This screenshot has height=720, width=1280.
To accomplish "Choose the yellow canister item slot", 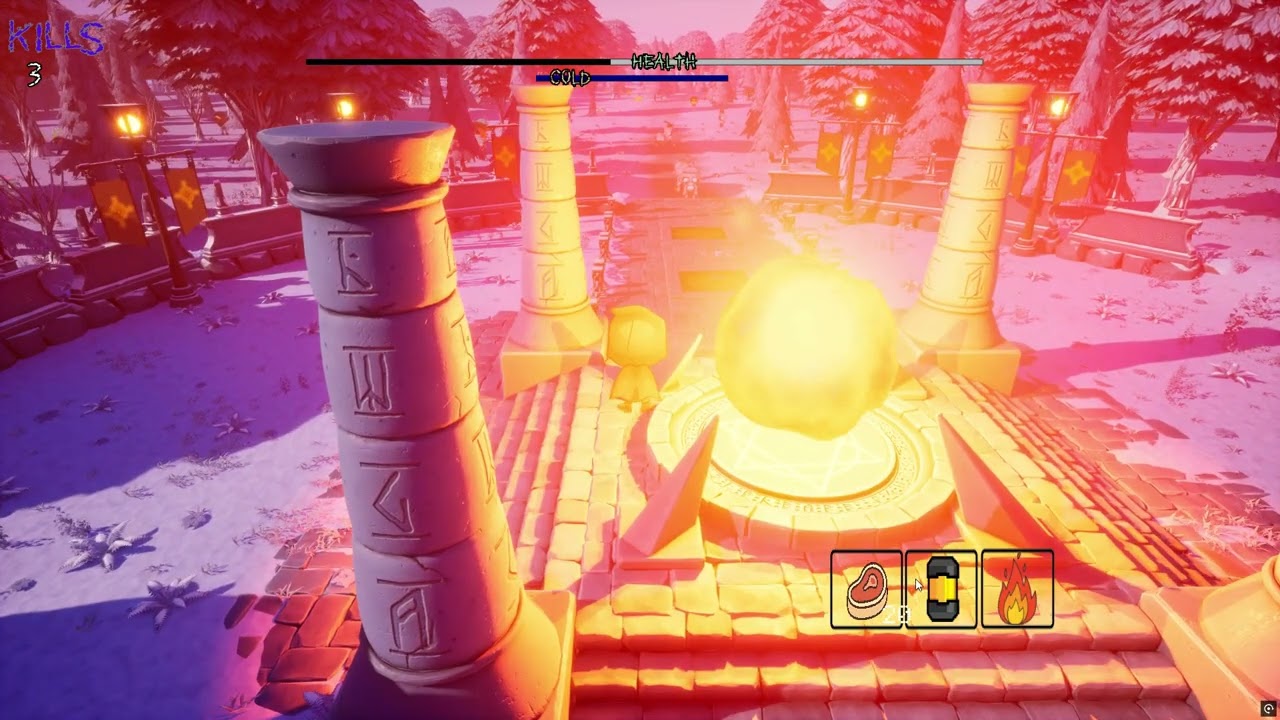I will [942, 590].
